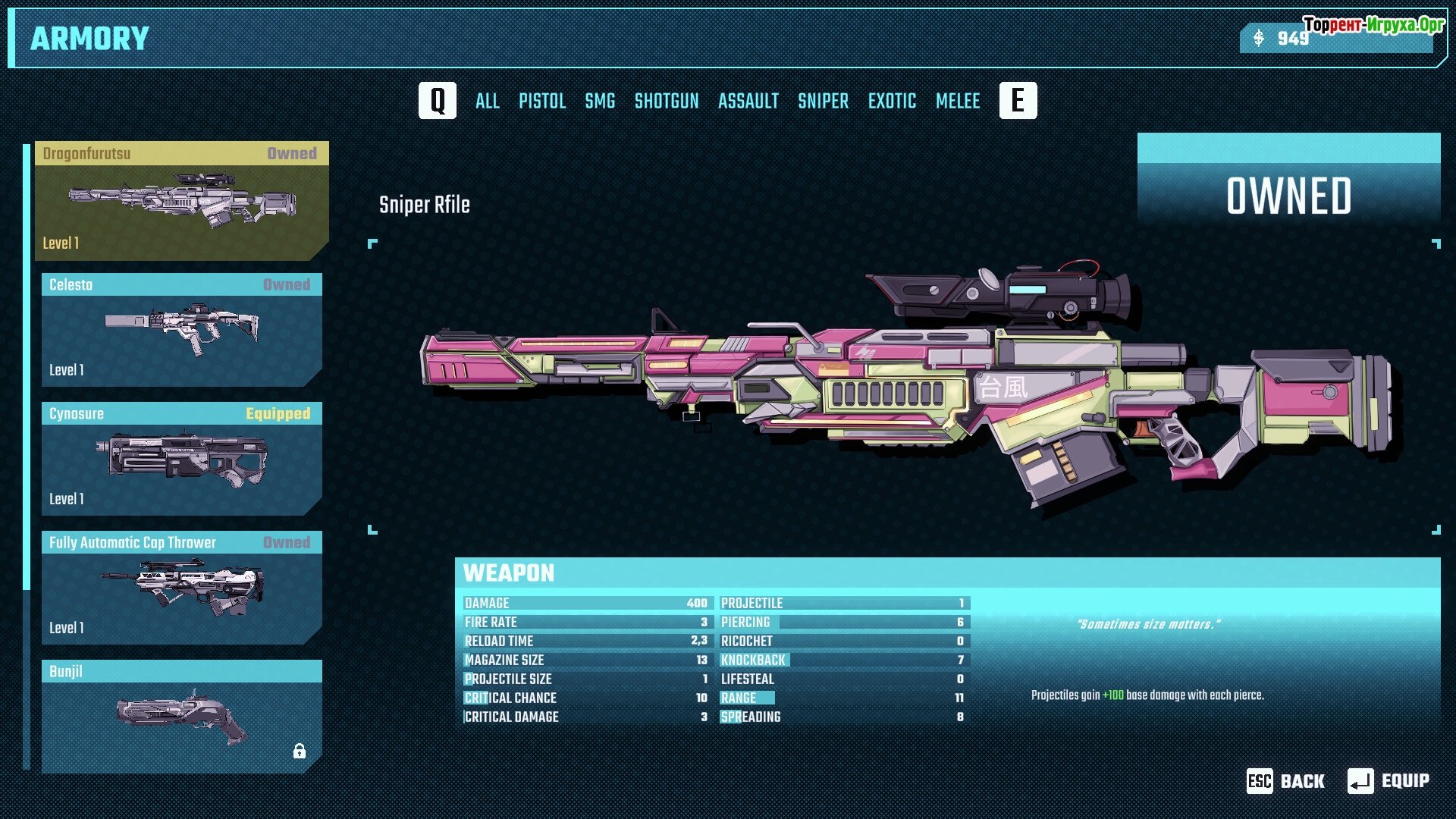The width and height of the screenshot is (1456, 819).
Task: Select the Dragonfurutsu sniper rifle card
Action: click(182, 201)
